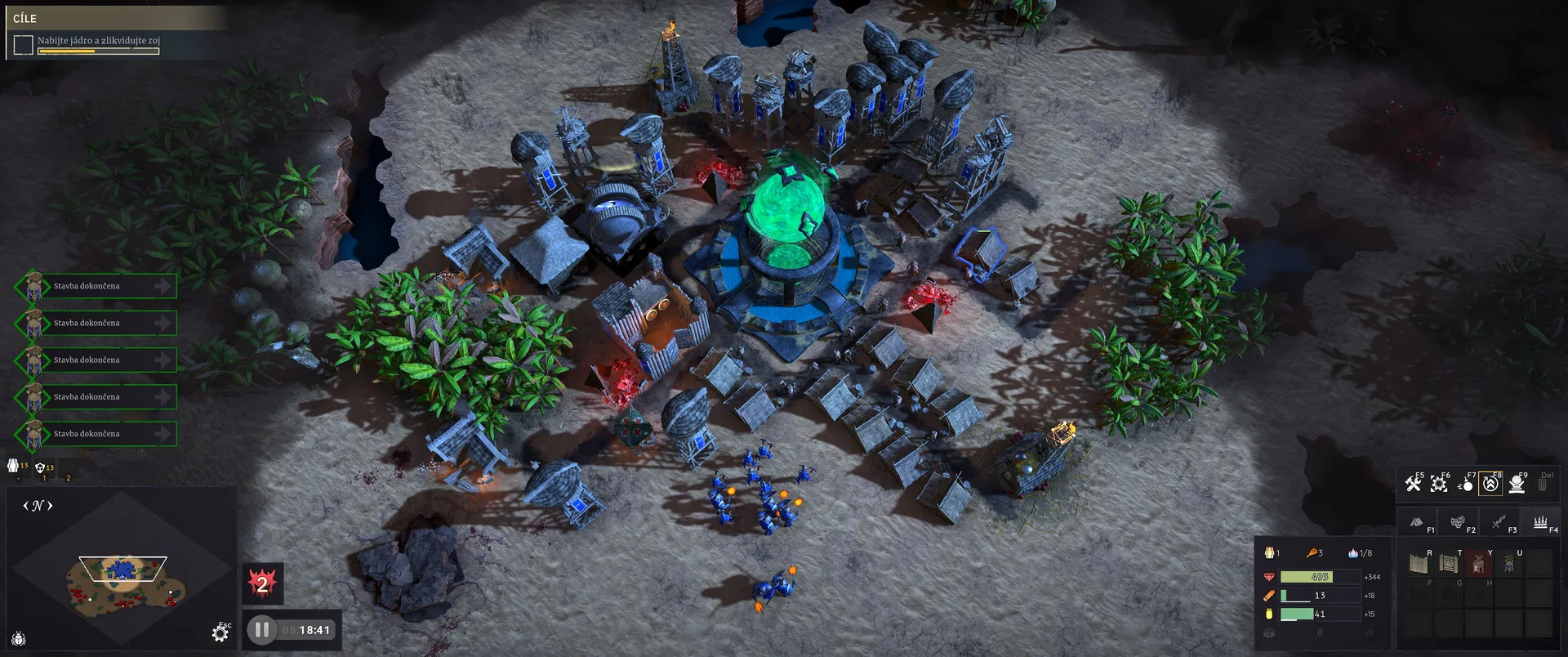Select the red-highlighted watchtower build slot
Image resolution: width=1568 pixels, height=657 pixels.
1478,563
